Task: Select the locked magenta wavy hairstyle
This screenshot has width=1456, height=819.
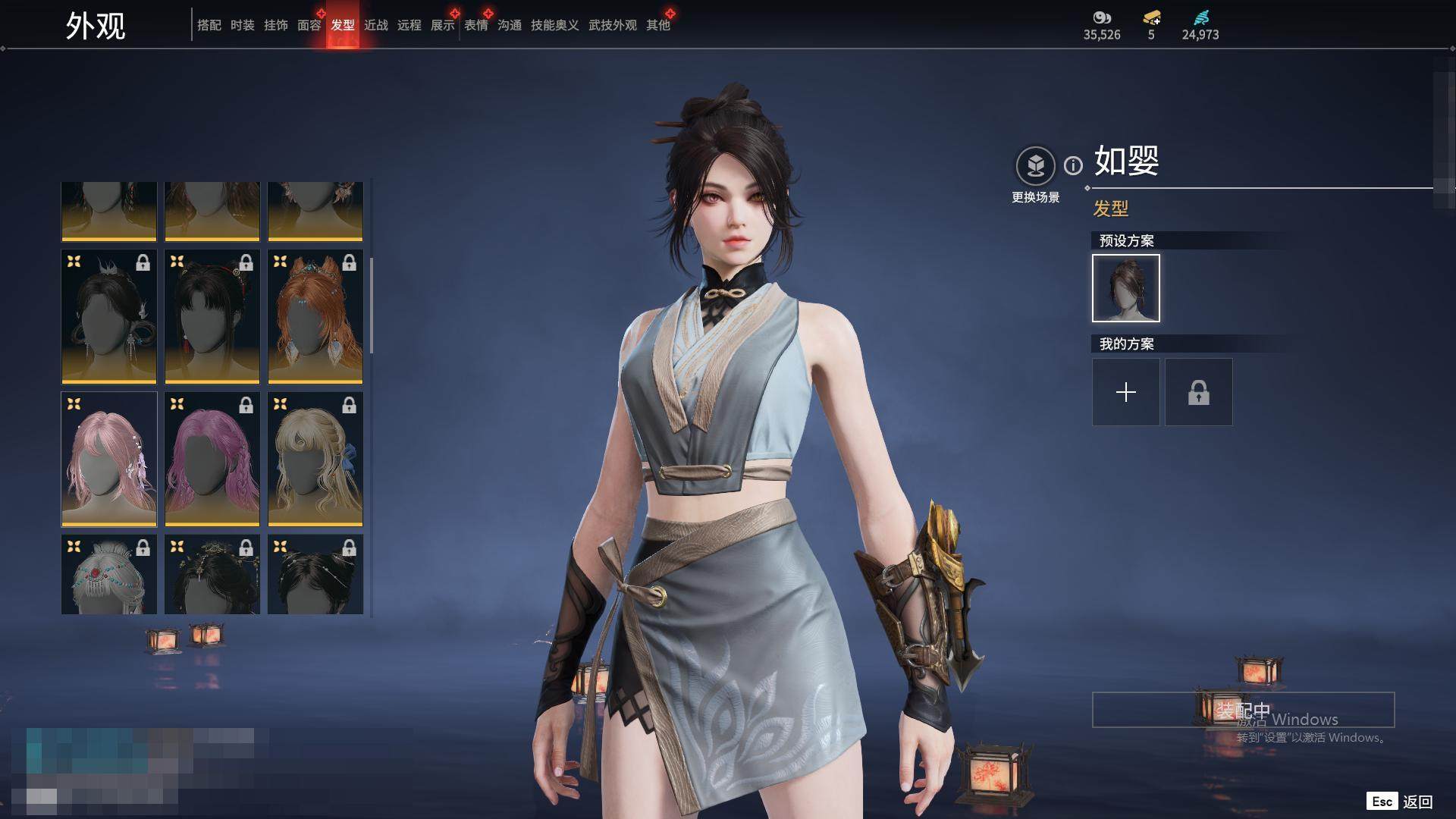Action: coord(212,459)
